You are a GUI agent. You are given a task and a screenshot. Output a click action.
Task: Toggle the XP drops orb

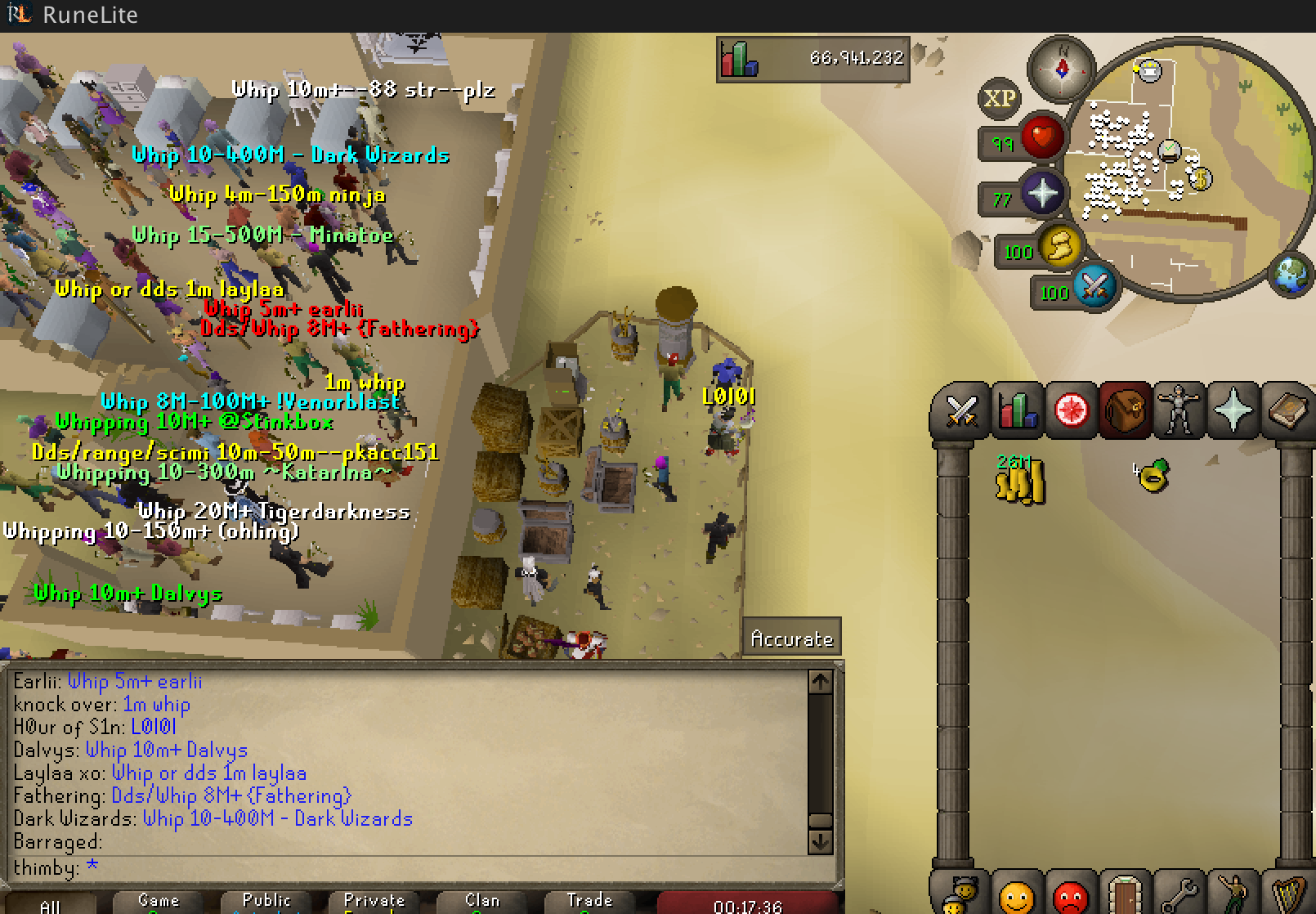999,99
